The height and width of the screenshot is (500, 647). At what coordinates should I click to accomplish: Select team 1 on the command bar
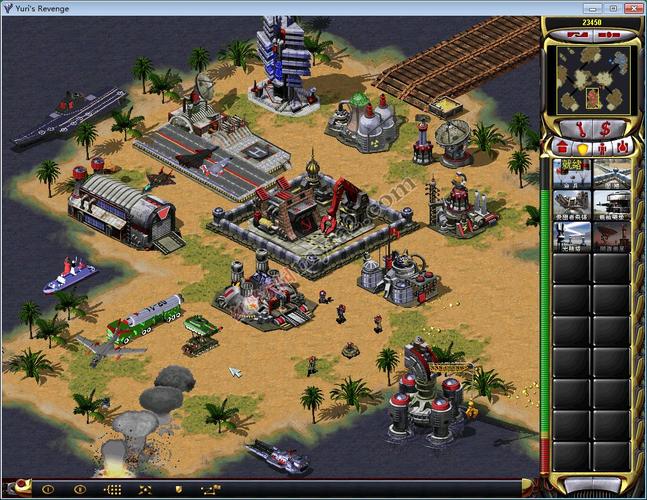(x=47, y=490)
